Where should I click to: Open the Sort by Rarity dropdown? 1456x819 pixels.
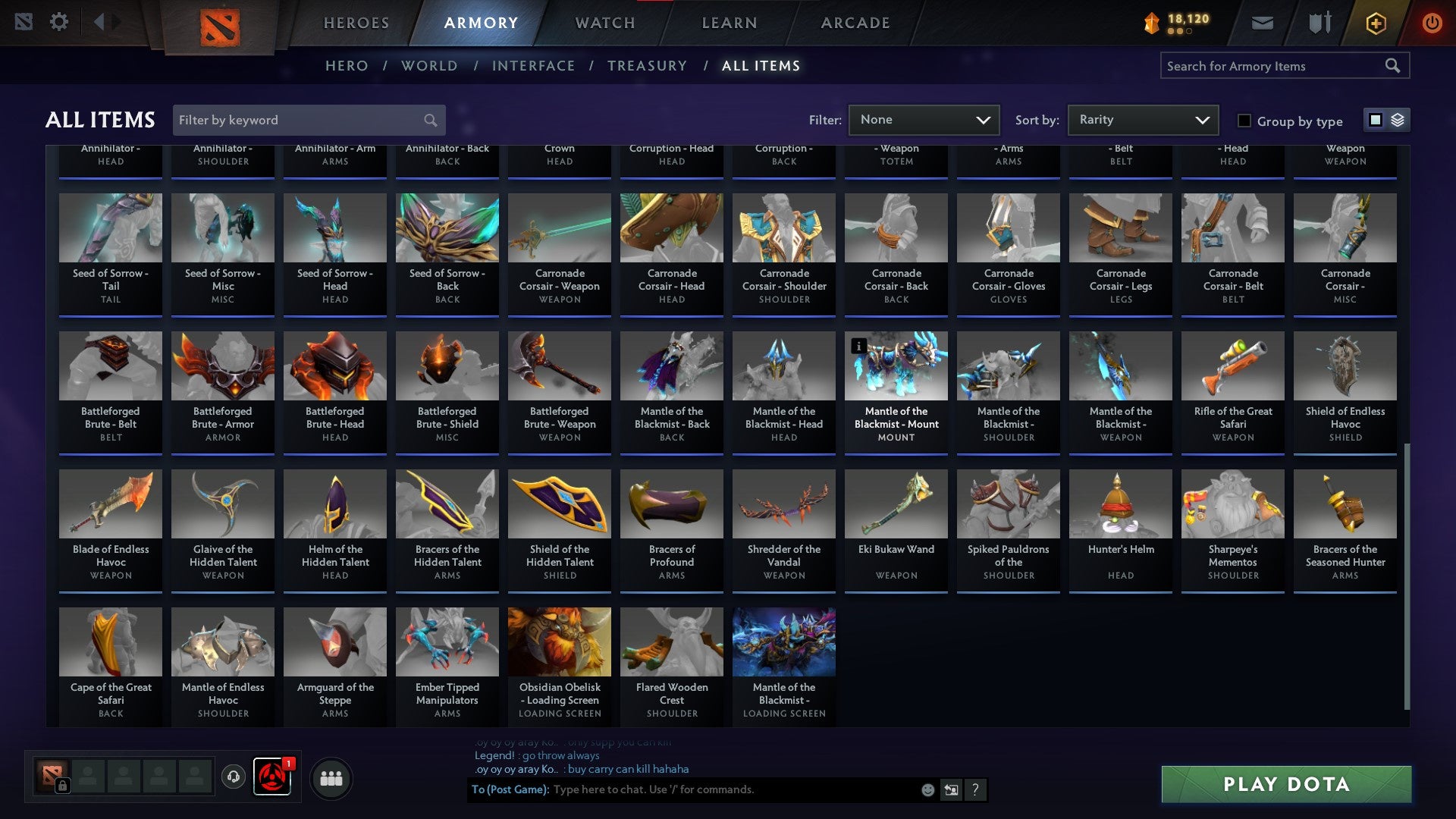[1142, 119]
